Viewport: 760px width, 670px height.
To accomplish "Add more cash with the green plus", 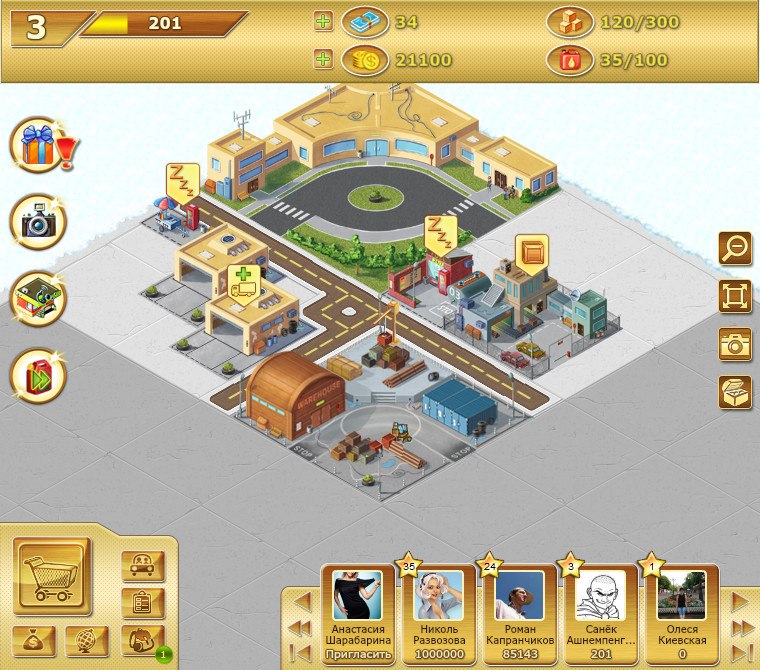I will point(323,22).
